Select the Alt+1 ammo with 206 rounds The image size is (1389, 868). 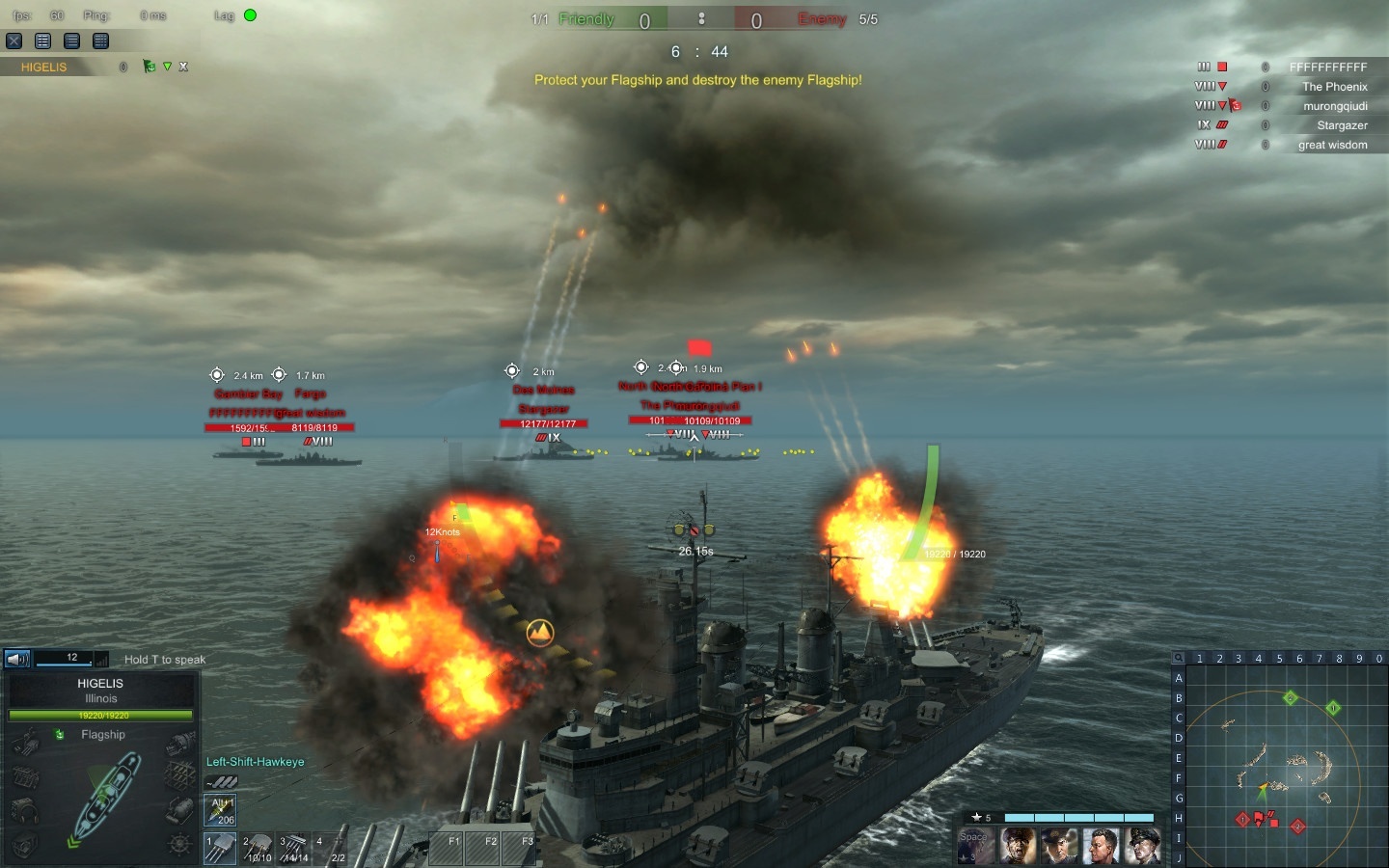coord(220,808)
